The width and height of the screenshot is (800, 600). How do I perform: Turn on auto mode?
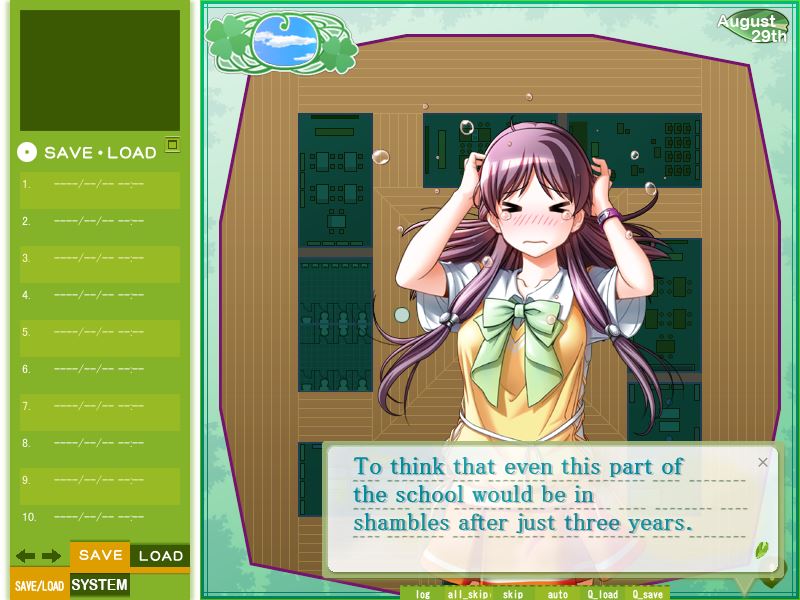point(557,594)
